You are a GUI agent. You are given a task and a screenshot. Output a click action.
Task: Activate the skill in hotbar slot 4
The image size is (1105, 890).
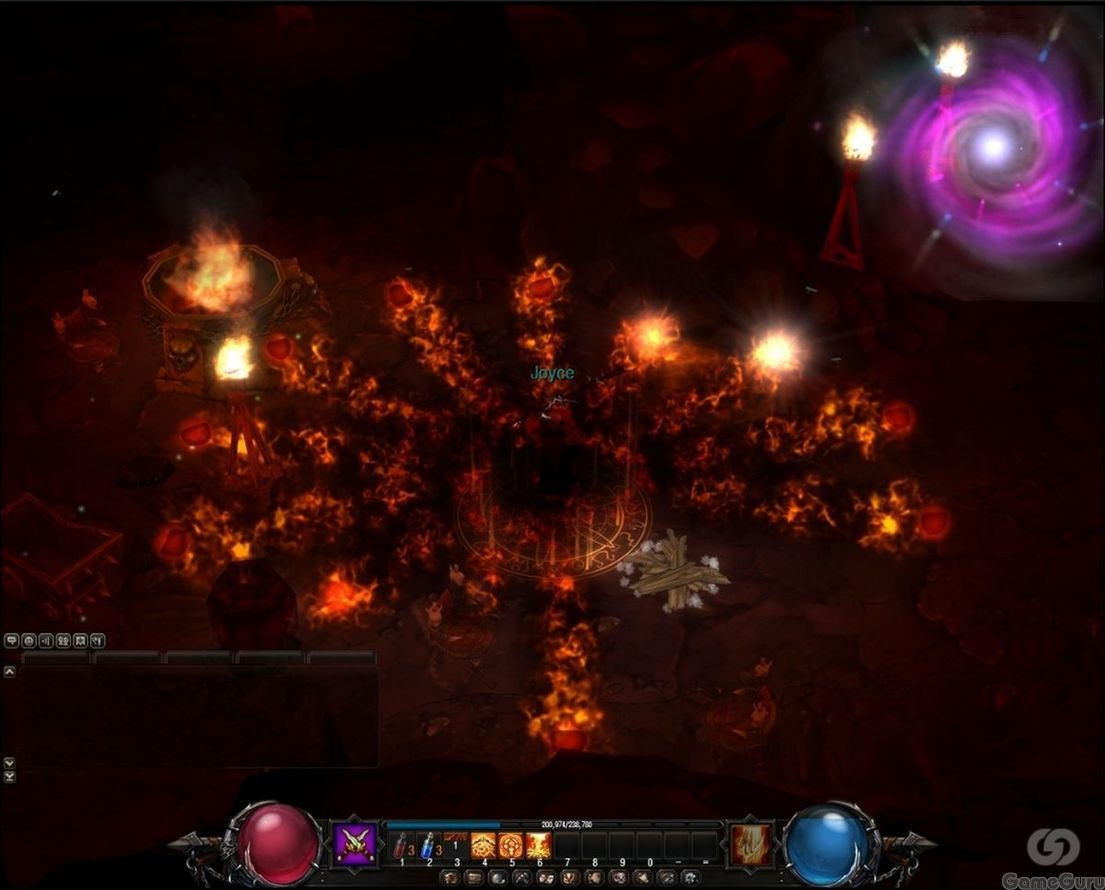484,845
